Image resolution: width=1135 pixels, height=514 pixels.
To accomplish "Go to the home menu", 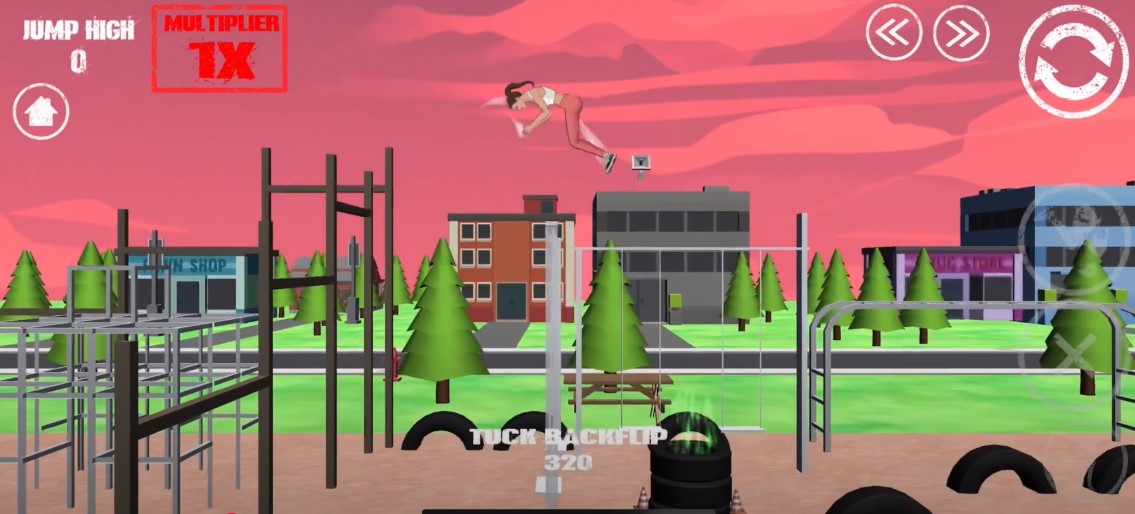I will pyautogui.click(x=41, y=111).
